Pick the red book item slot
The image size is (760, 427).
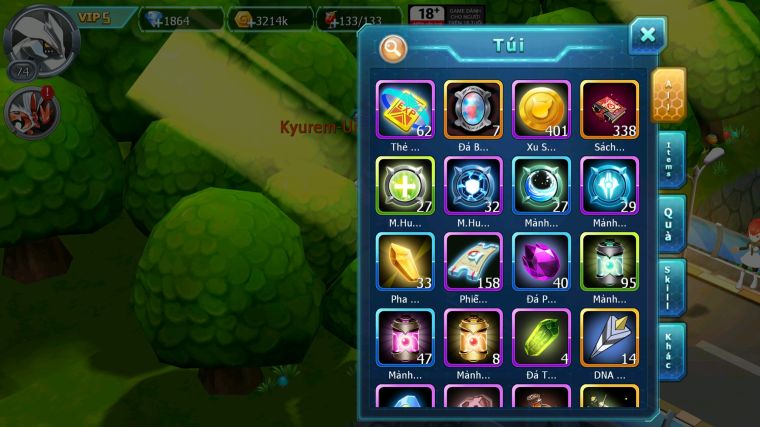pos(609,109)
